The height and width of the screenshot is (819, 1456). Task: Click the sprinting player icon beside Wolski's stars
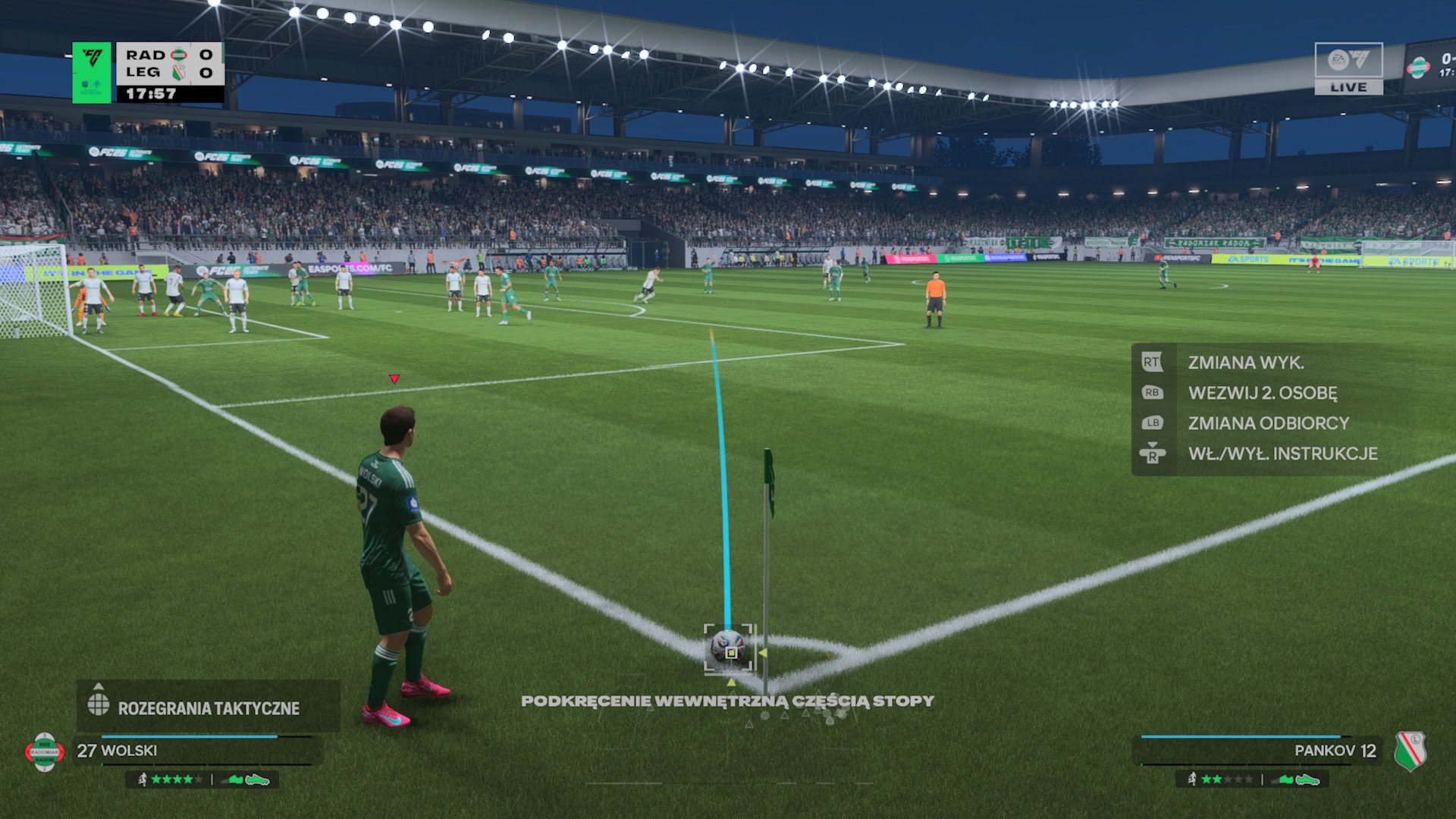click(143, 780)
